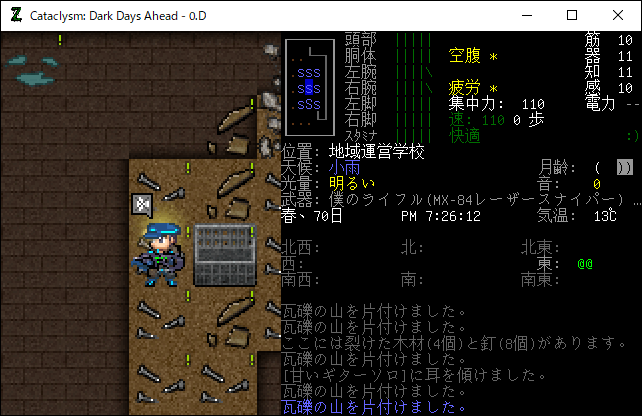The height and width of the screenshot is (416, 642).
Task: Close the Cataclysm game window
Action: [x=618, y=15]
